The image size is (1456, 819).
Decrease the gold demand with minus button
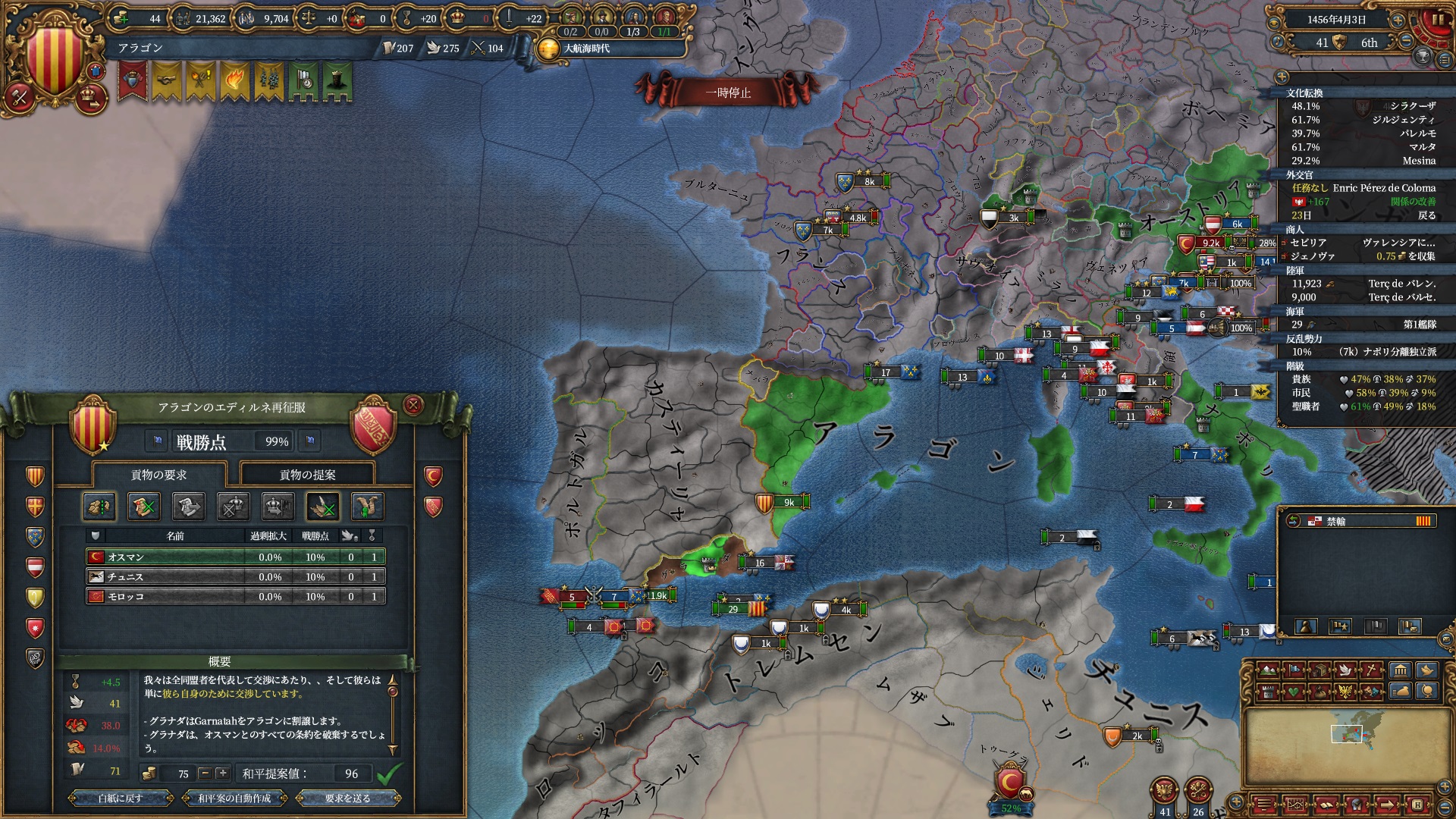(205, 773)
